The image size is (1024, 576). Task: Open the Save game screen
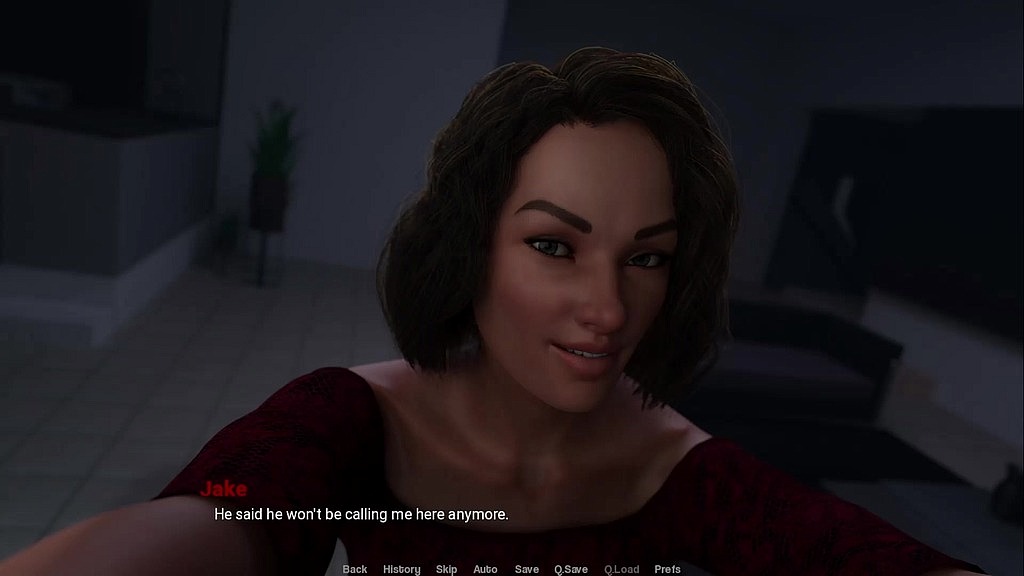[527, 569]
